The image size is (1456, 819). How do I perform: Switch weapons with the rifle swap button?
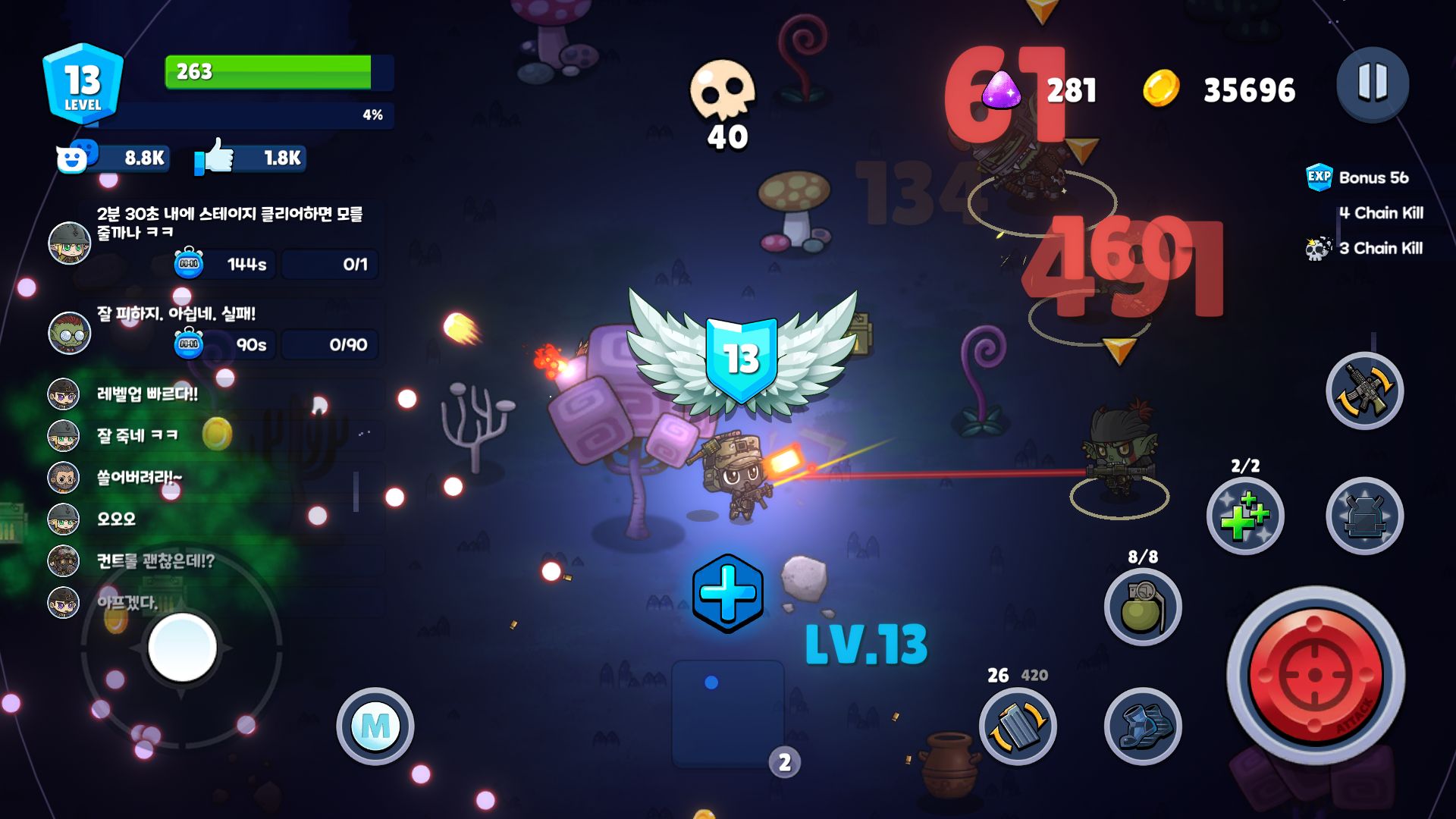1364,391
